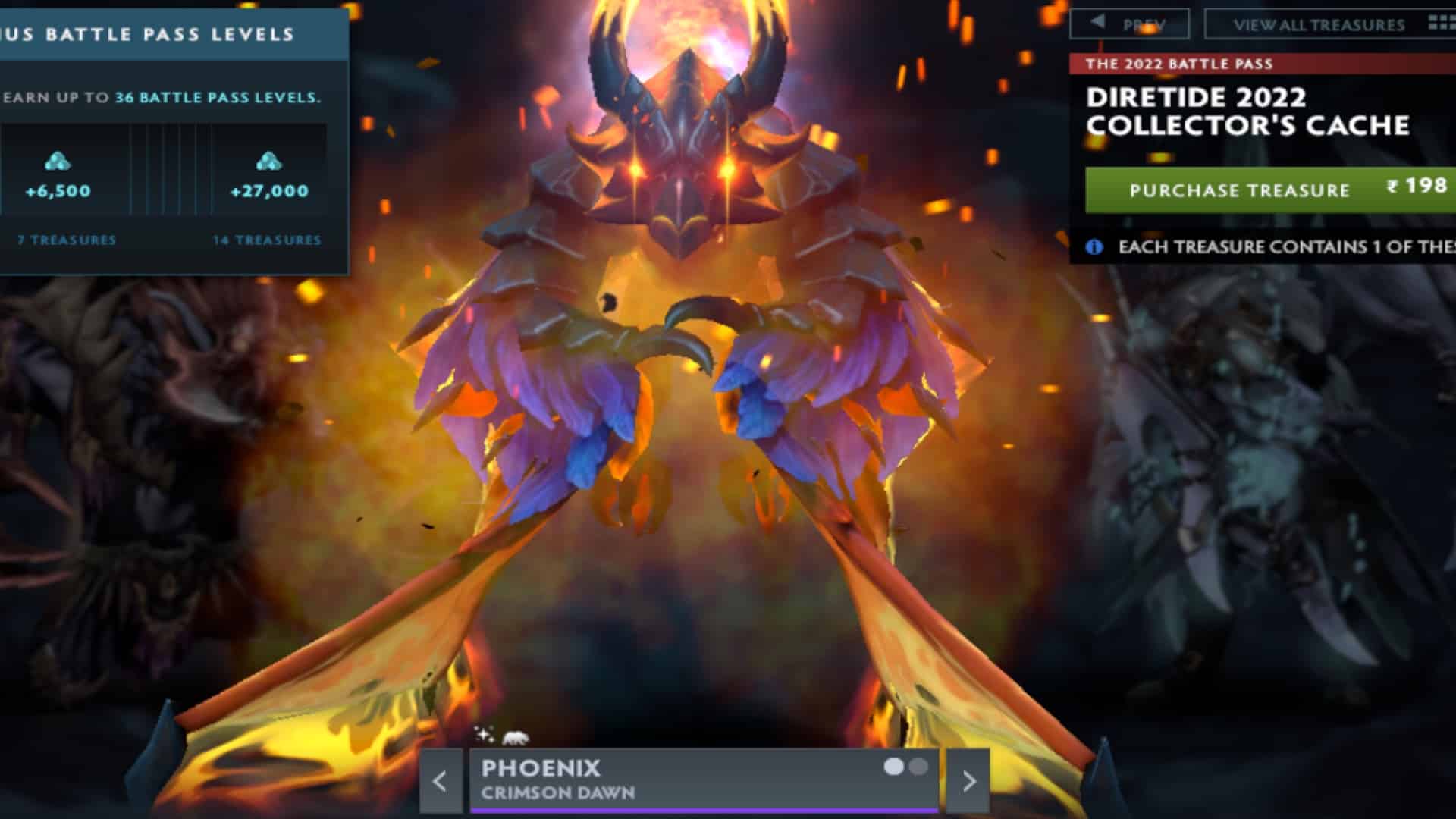The height and width of the screenshot is (819, 1456).
Task: Select the bear icon above the Phoenix nameplate
Action: [515, 736]
